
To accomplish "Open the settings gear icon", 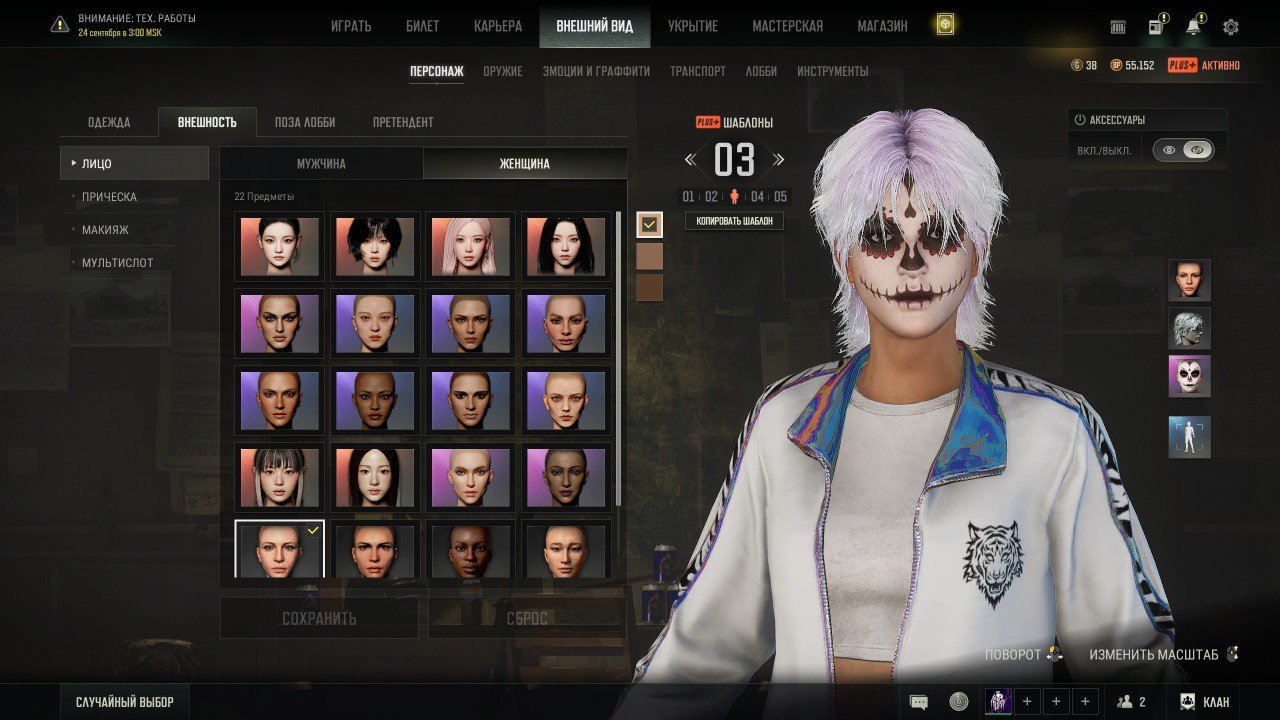I will (x=1231, y=27).
